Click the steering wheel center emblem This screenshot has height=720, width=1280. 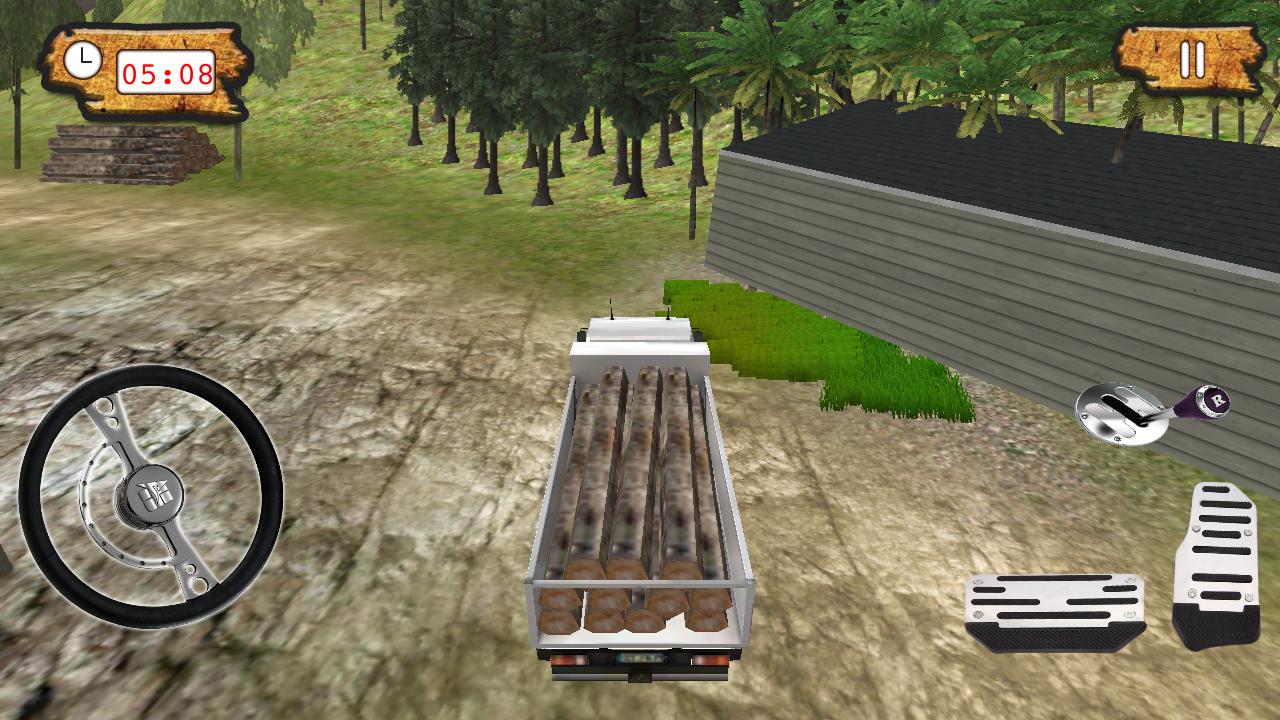[155, 495]
